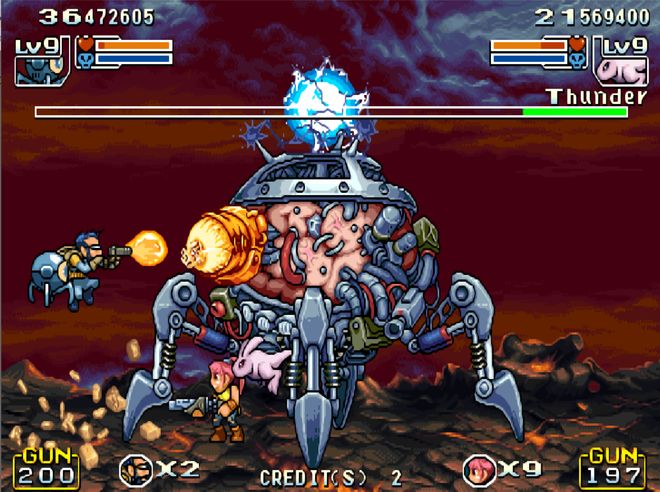The width and height of the screenshot is (660, 492).
Task: Select the pink-haired girl lives icon
Action: click(x=477, y=467)
